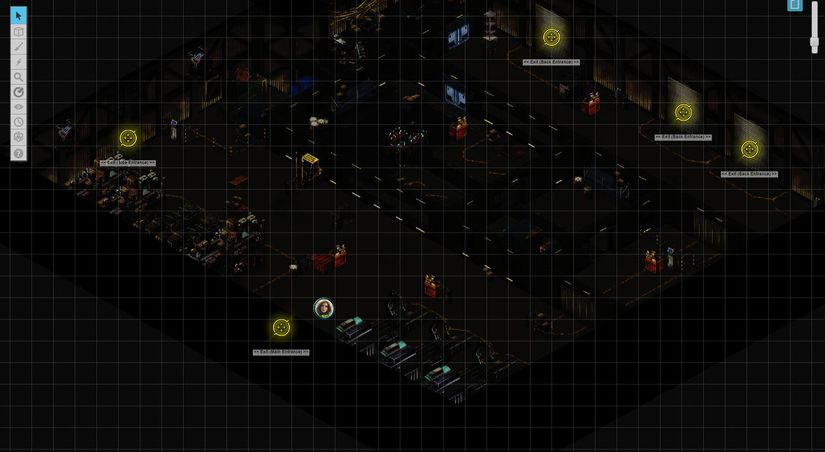Open the clock turn tracker tool
Viewport: 825px width, 452px height.
[x=18, y=122]
